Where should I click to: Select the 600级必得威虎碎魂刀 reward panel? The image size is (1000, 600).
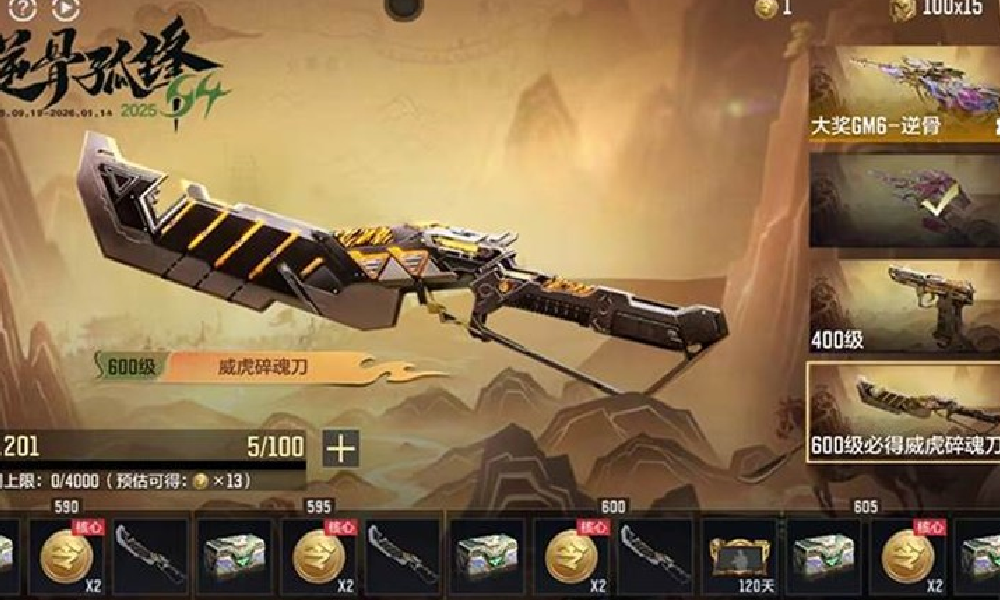click(x=904, y=410)
